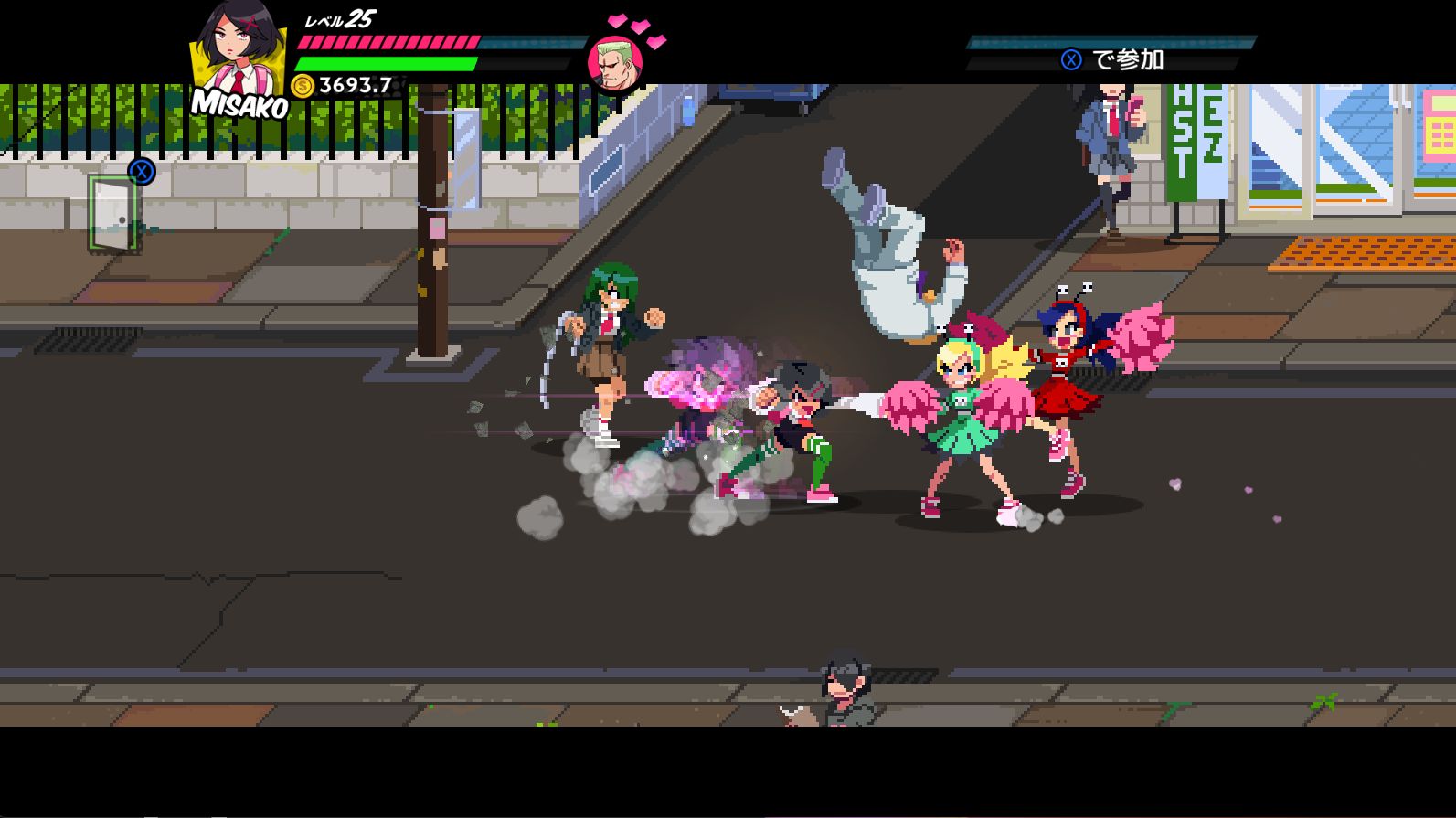Image resolution: width=1456 pixels, height=818 pixels.
Task: Click the gold coin money icon
Action: [x=303, y=86]
